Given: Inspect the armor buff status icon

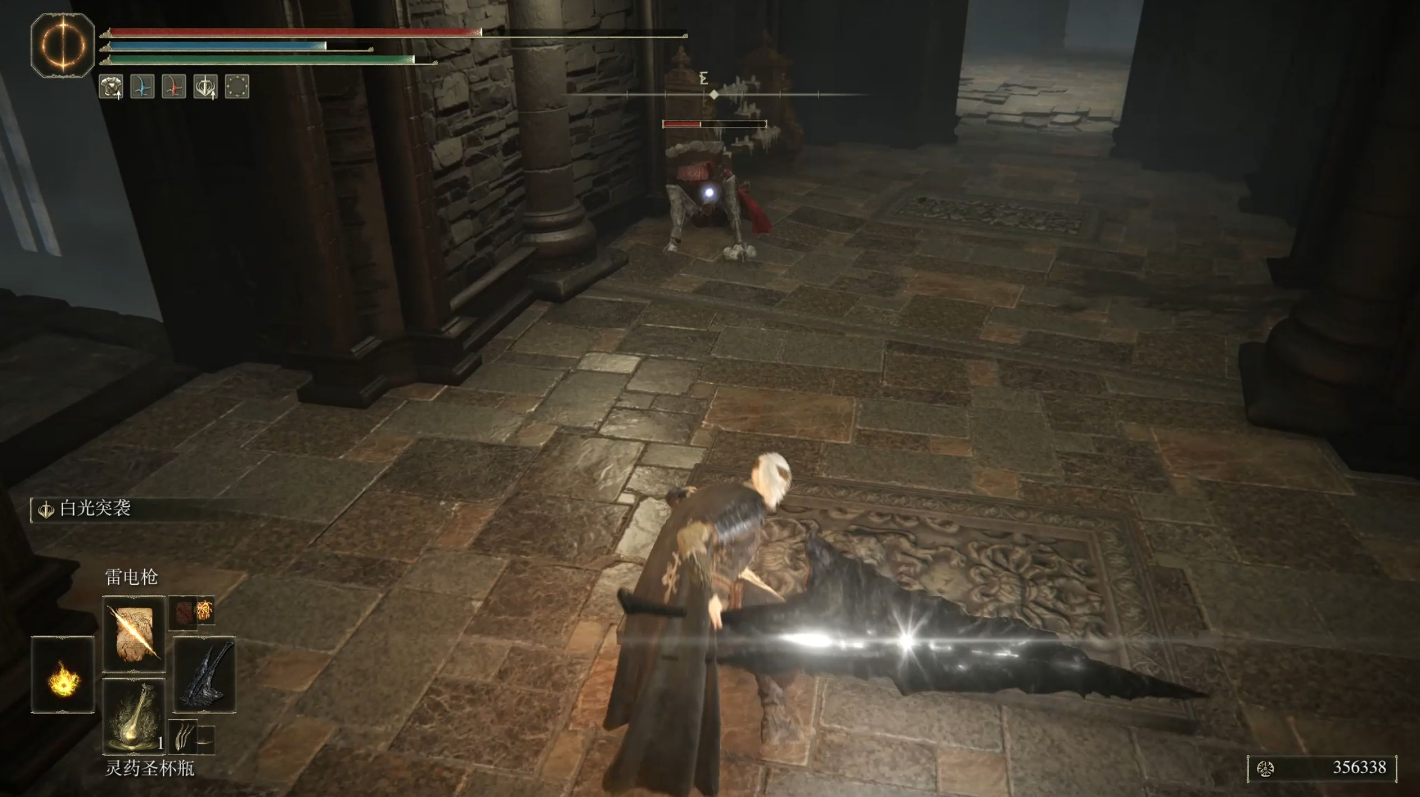Looking at the screenshot, I should coord(110,87).
